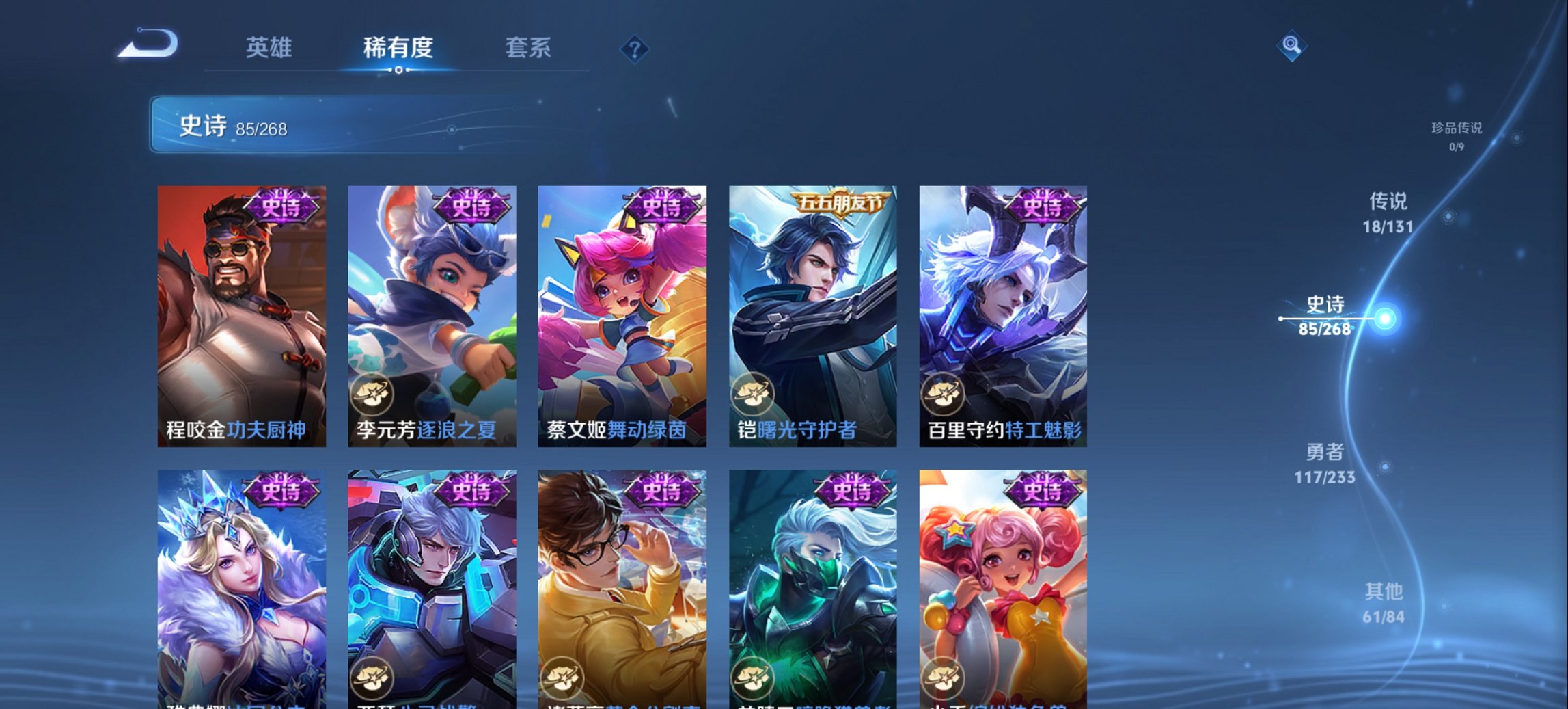Open the help question mark icon
The height and width of the screenshot is (709, 1568).
click(x=635, y=48)
